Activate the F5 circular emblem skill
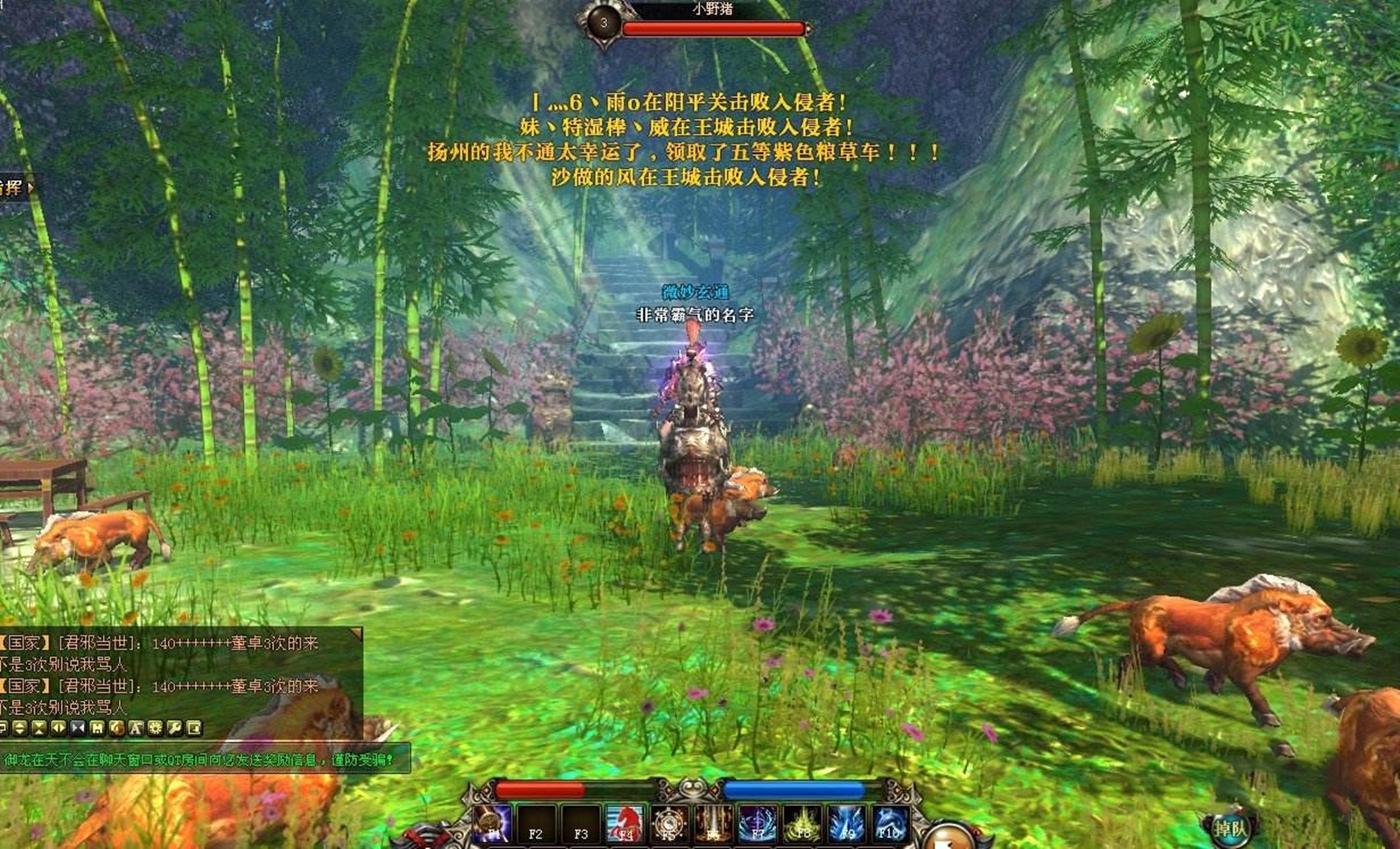1400x849 pixels. point(670,824)
